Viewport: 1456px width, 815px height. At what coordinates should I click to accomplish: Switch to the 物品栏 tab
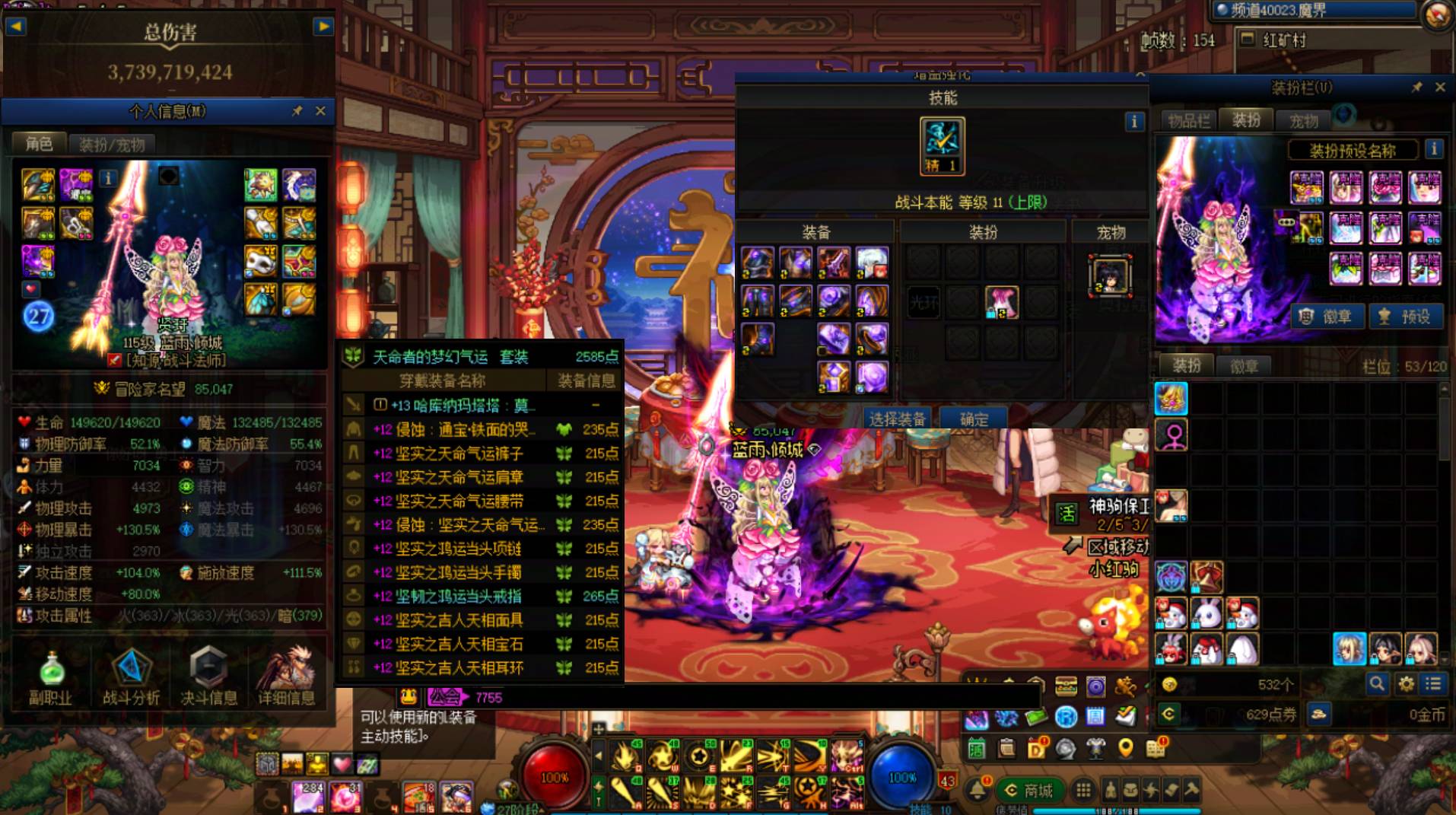point(1188,120)
